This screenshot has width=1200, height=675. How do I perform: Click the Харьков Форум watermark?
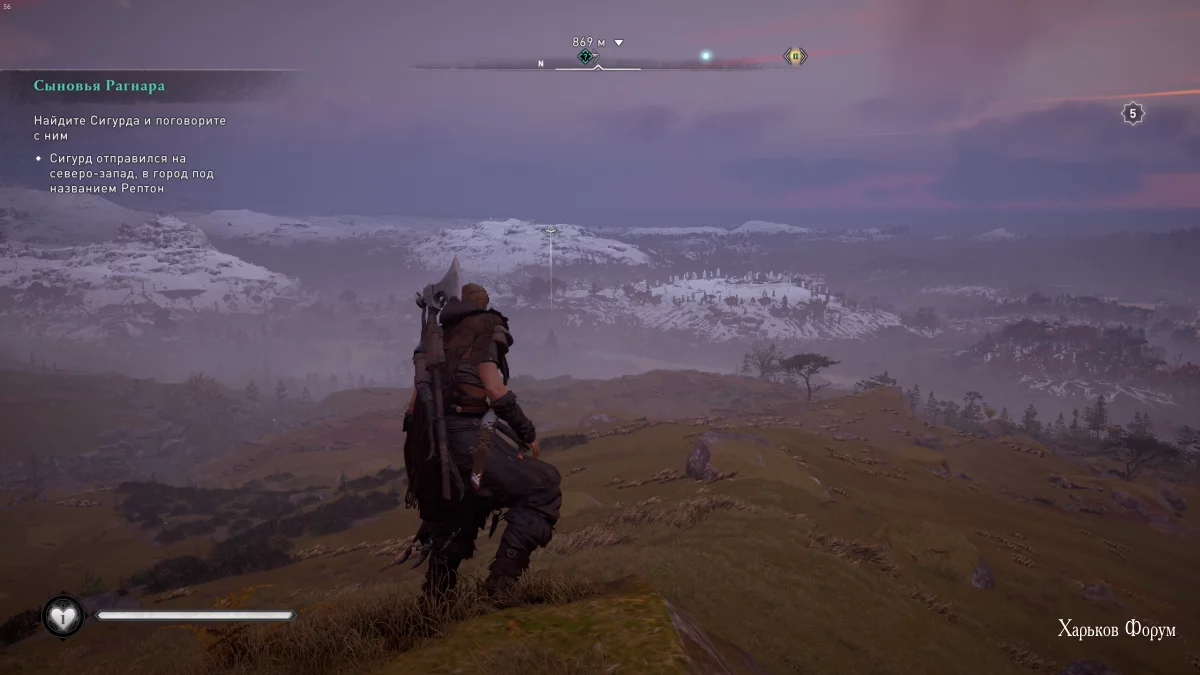[x=1116, y=629]
